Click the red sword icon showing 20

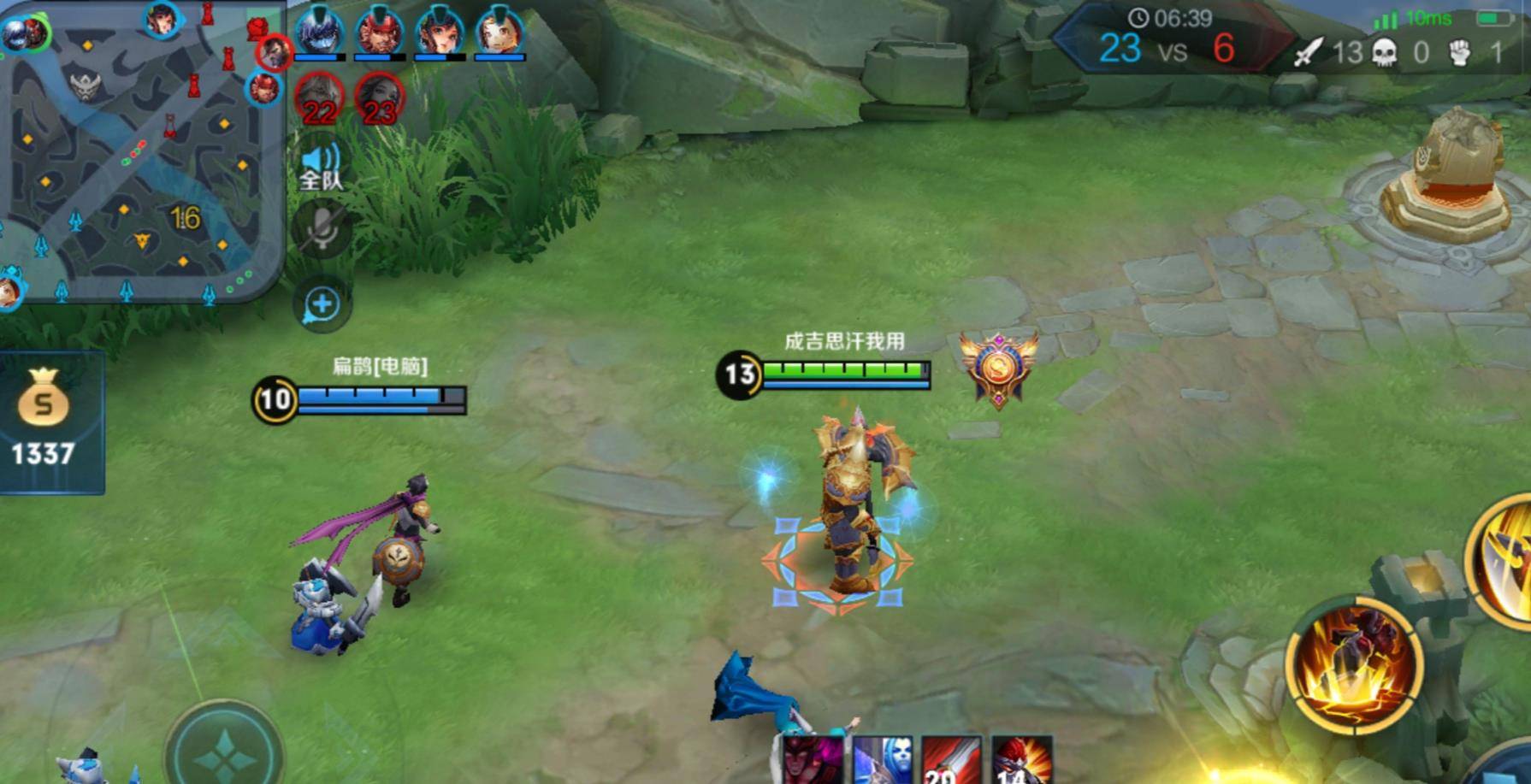point(952,760)
